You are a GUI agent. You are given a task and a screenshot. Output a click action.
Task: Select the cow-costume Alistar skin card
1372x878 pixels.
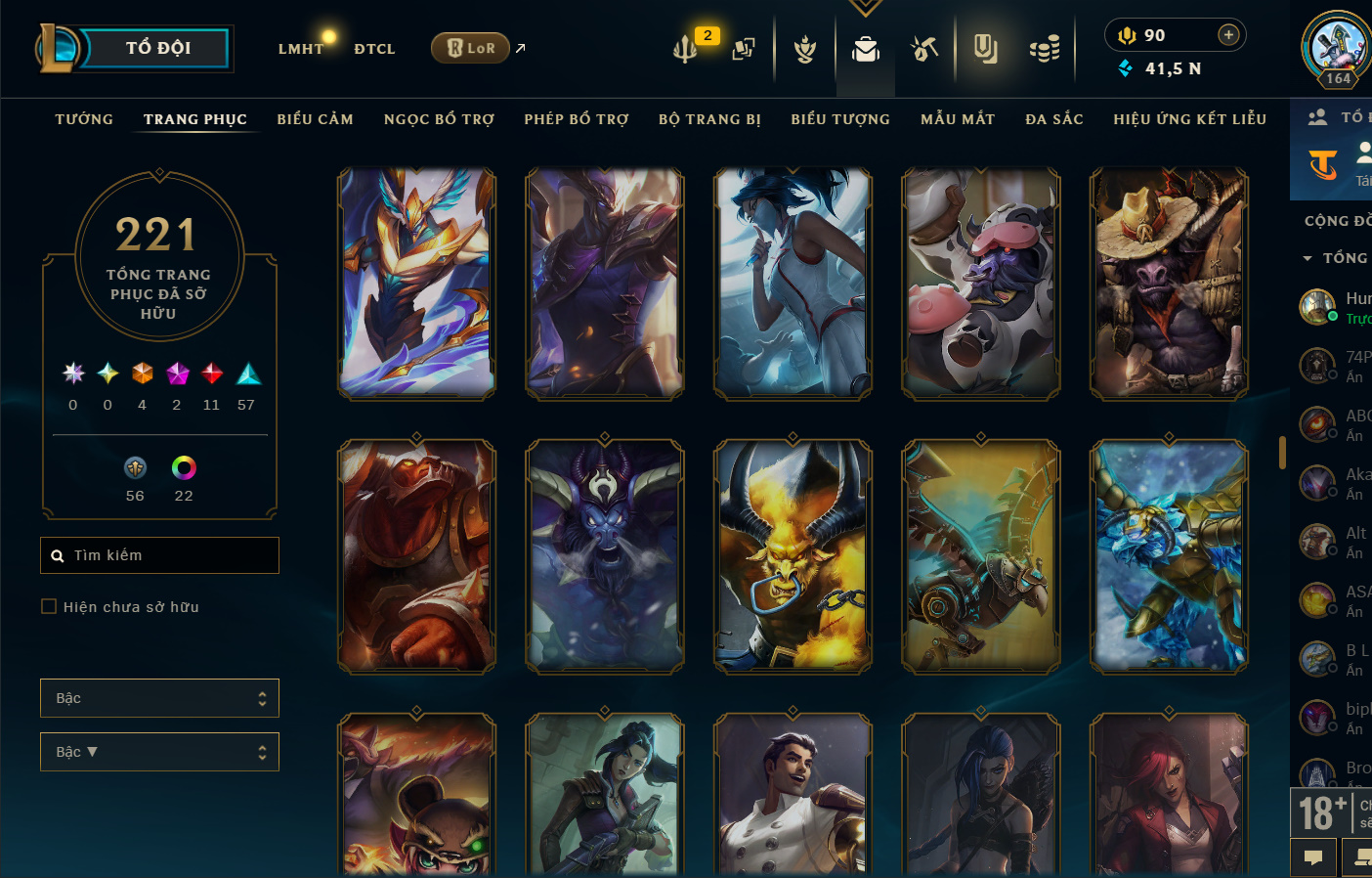click(980, 284)
